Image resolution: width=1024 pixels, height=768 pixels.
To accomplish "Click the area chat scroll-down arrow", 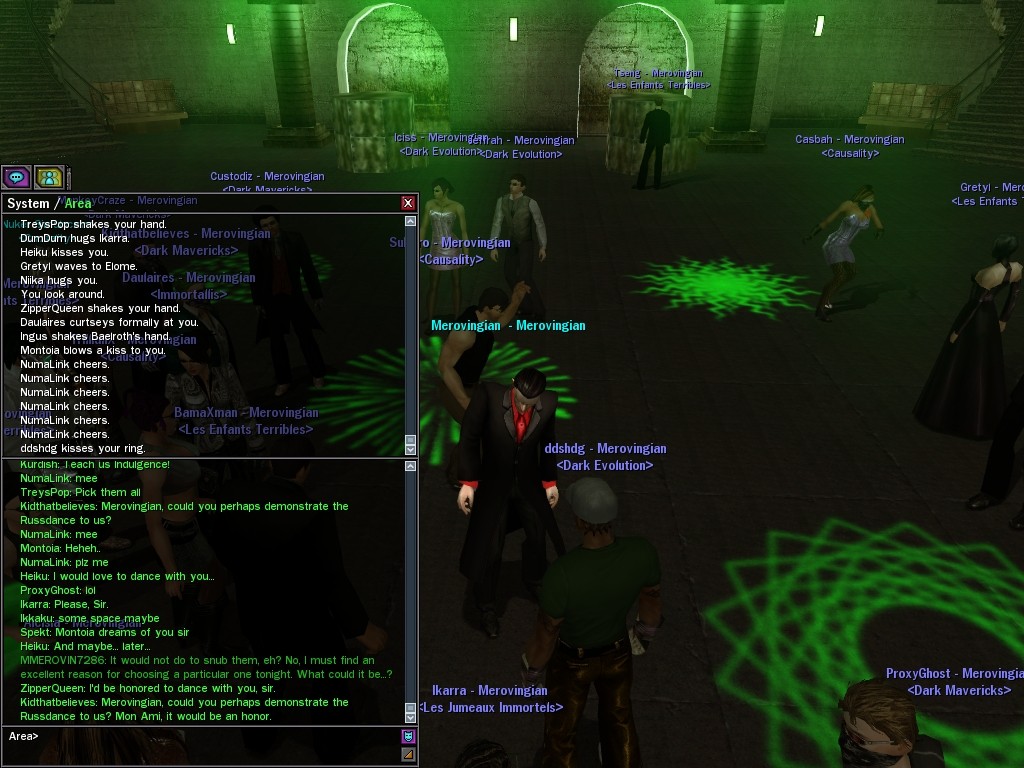I will click(x=410, y=716).
